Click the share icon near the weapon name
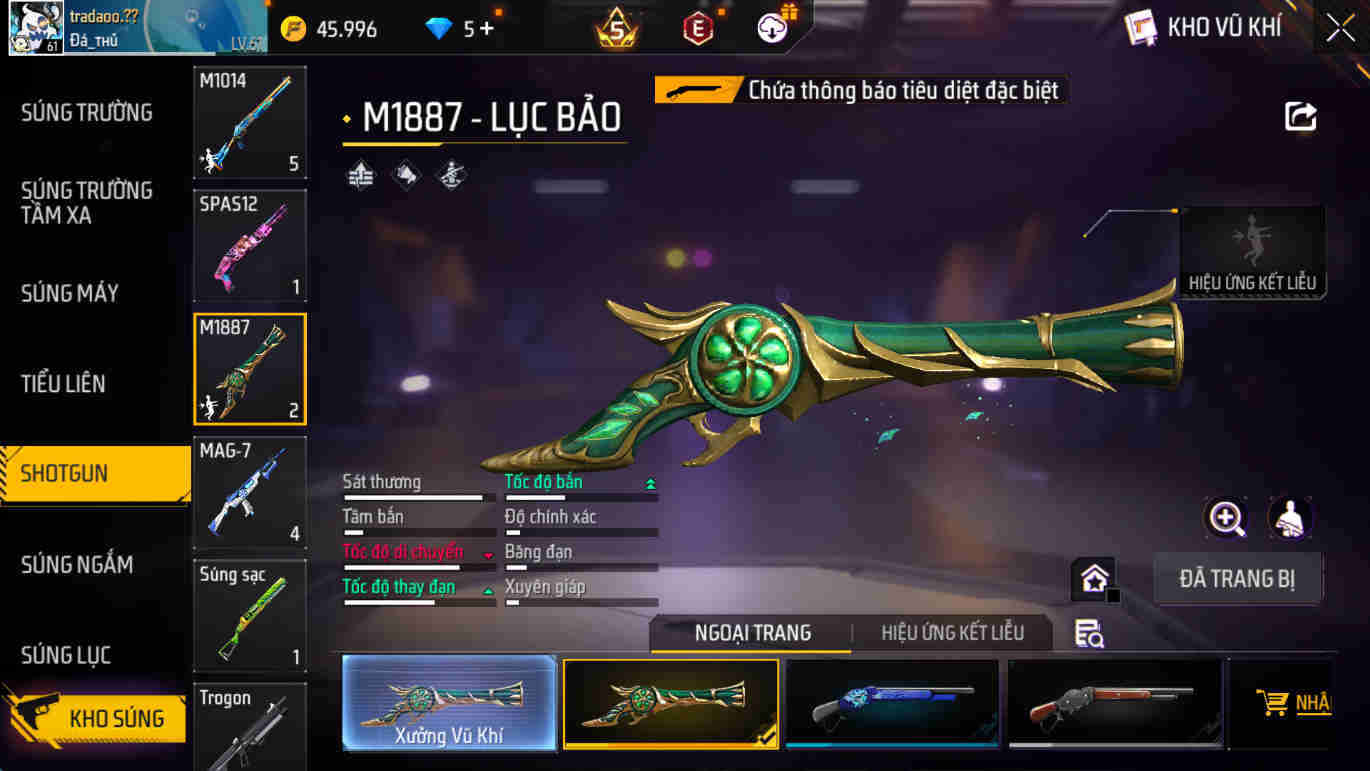 point(1298,117)
